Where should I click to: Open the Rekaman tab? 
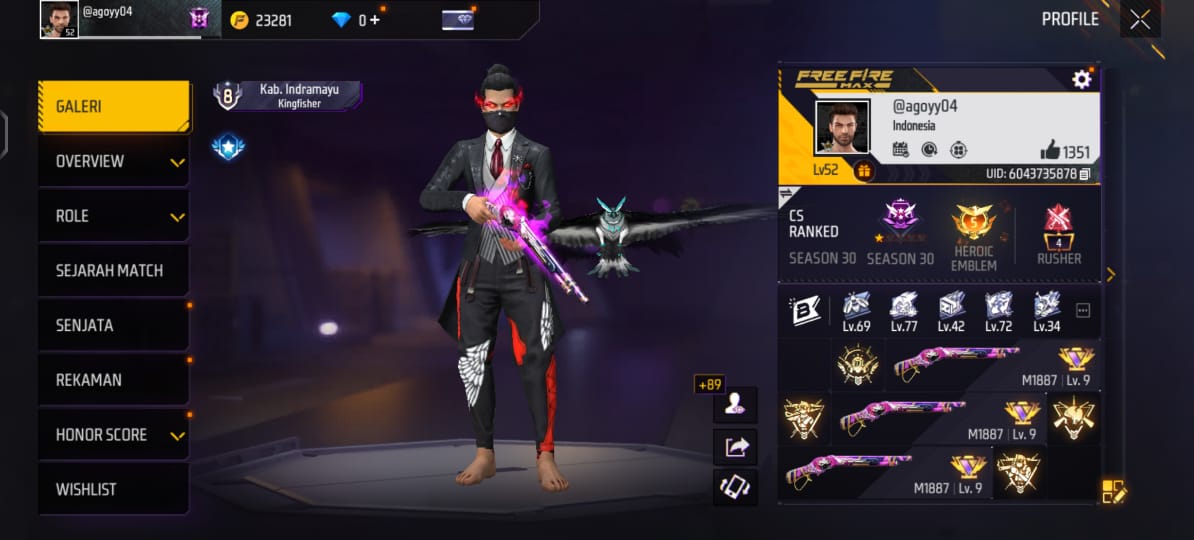tap(114, 380)
